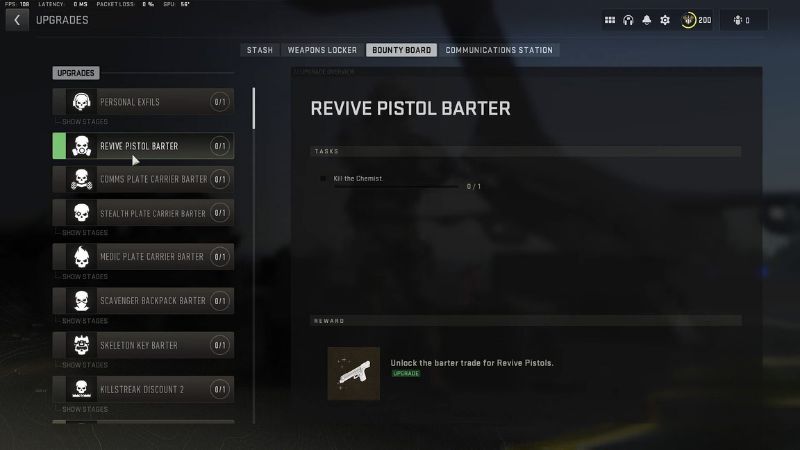This screenshot has height=450, width=800.
Task: Open settings with the gear icon
Action: click(x=665, y=20)
